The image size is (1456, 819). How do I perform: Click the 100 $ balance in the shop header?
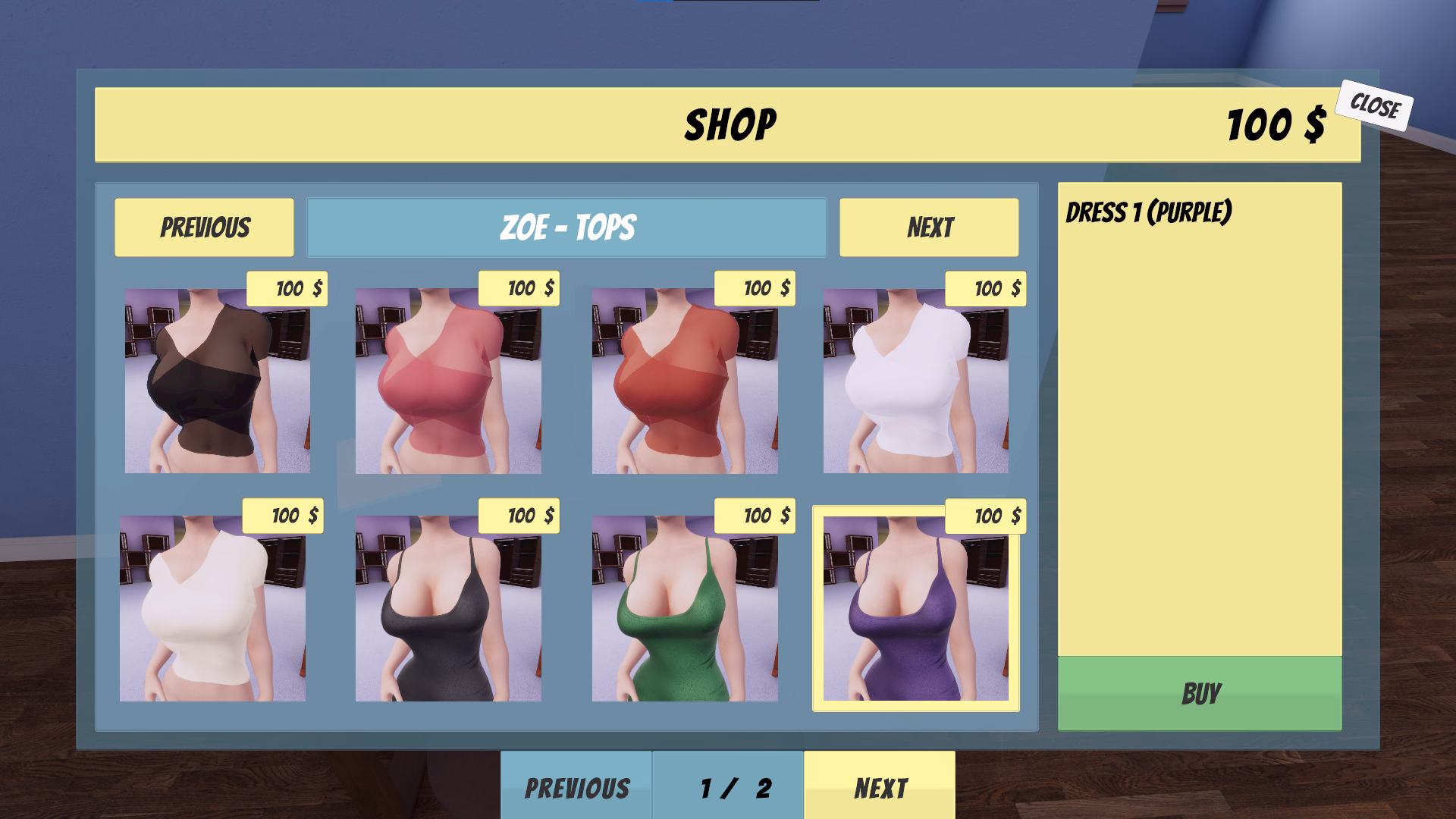coord(1276,124)
